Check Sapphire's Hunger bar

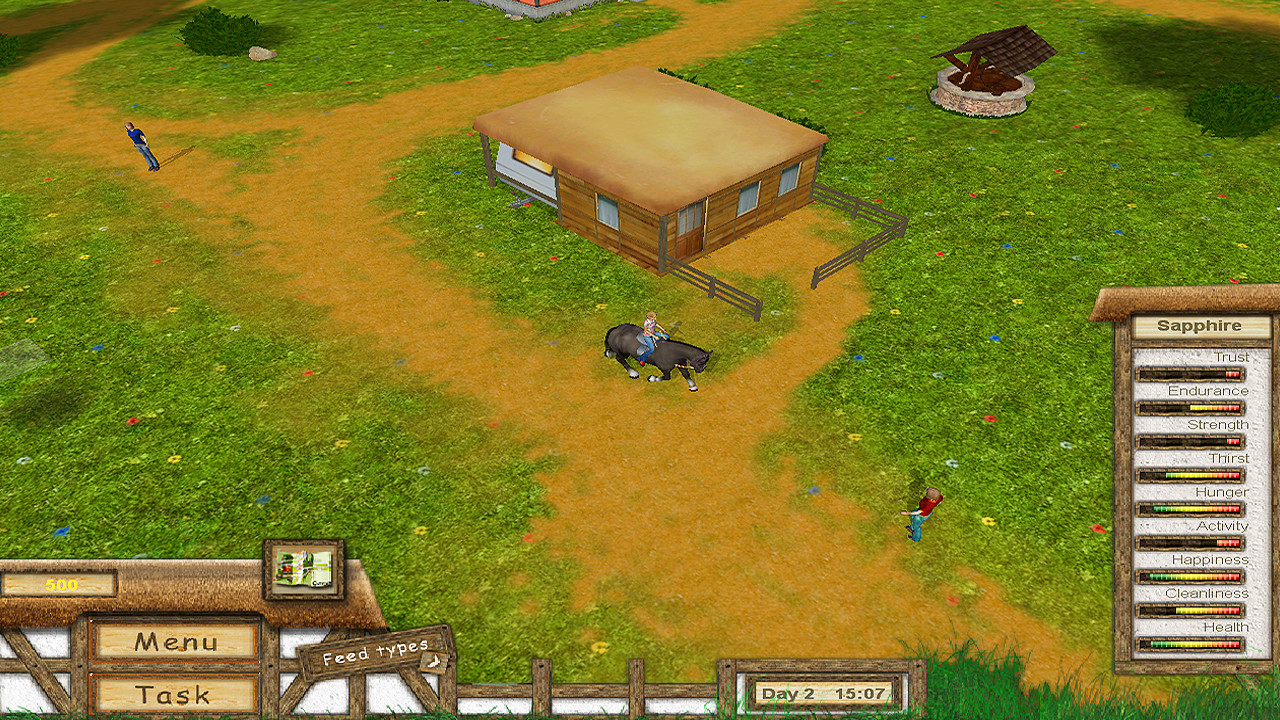(1190, 506)
